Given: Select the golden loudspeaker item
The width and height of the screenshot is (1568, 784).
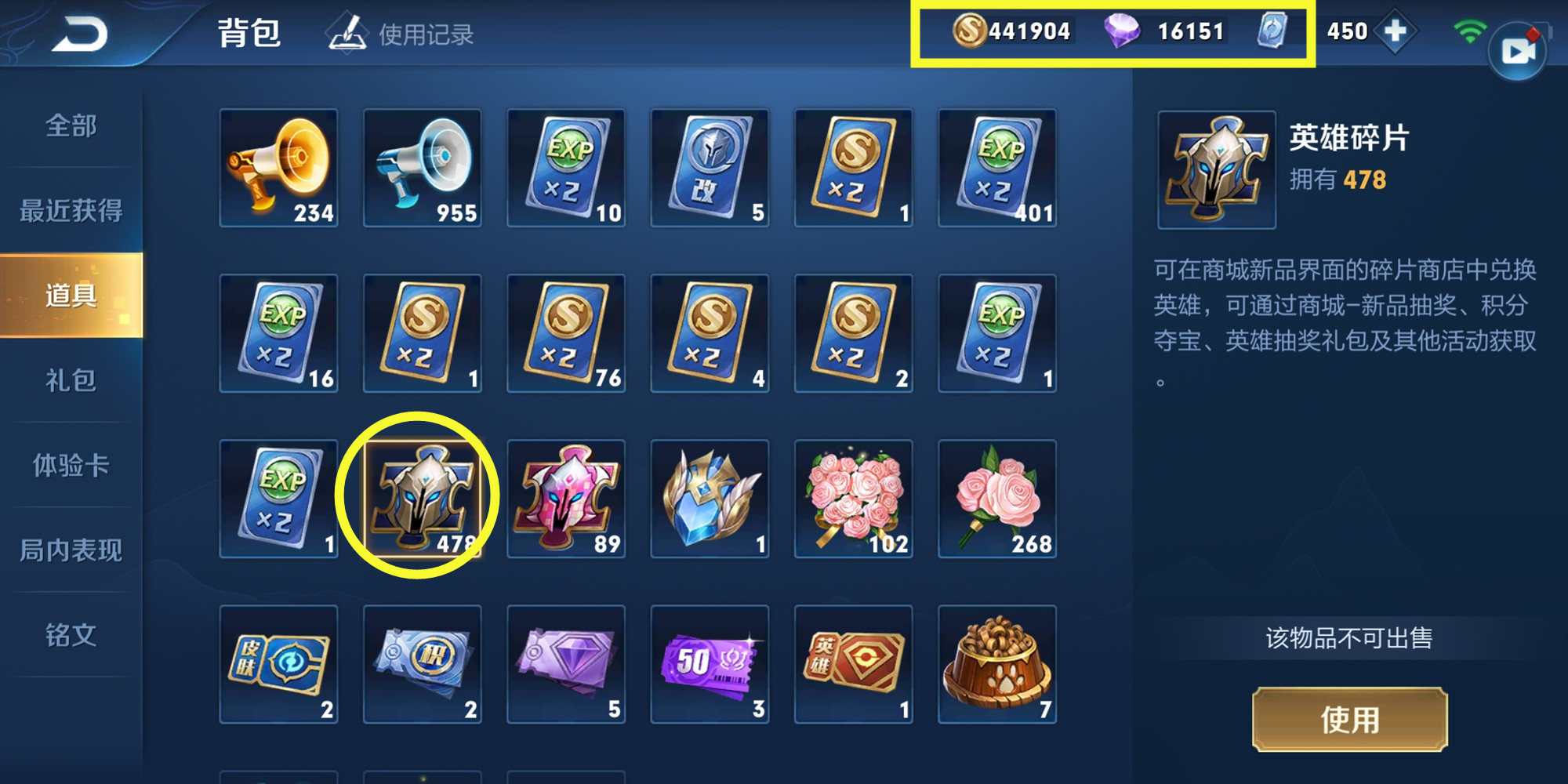Looking at the screenshot, I should click(x=278, y=165).
